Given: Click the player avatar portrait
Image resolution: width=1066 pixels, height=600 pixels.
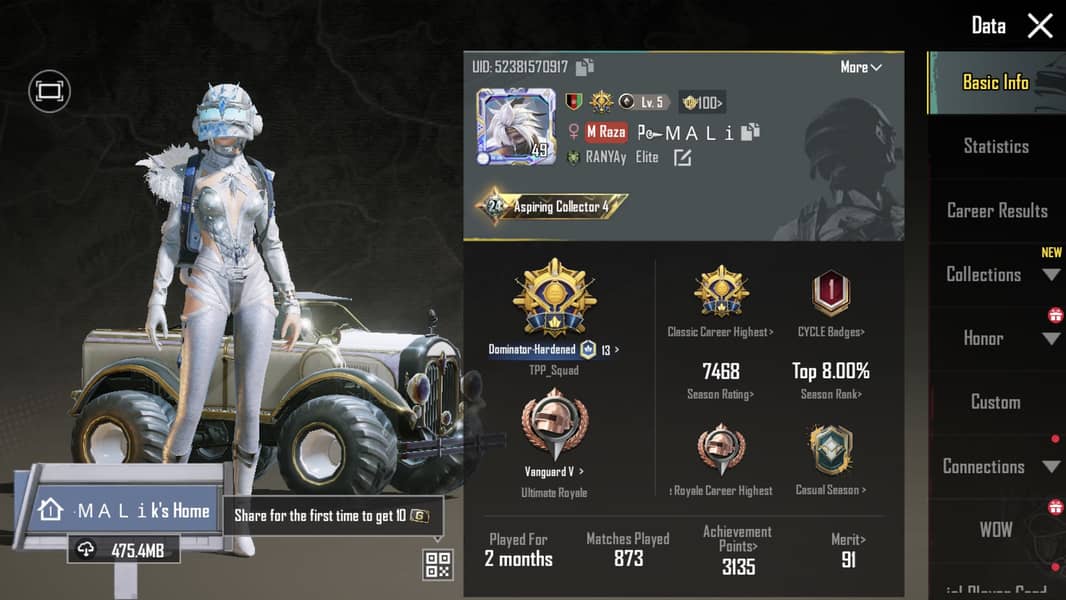Looking at the screenshot, I should [515, 126].
